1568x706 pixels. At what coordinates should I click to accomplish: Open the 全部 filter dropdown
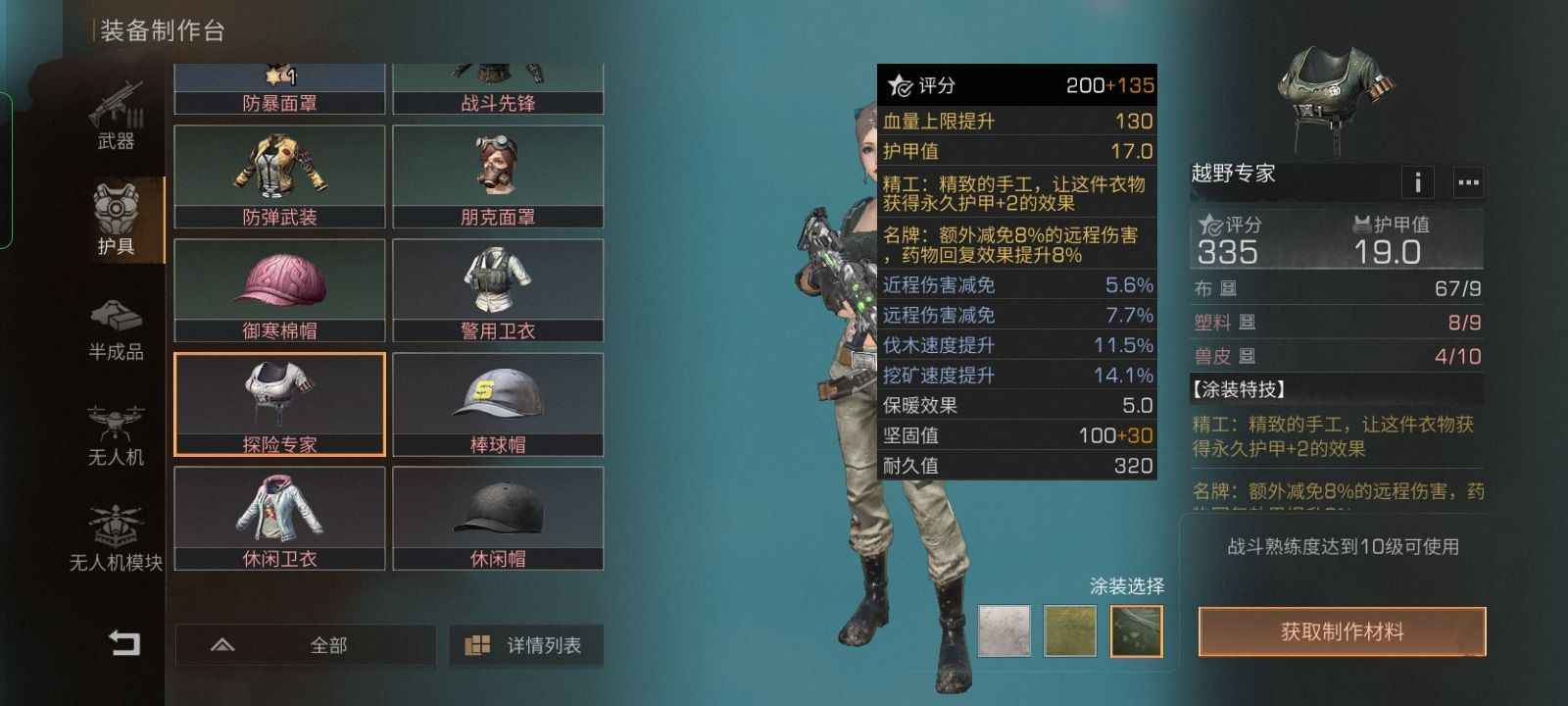(305, 645)
